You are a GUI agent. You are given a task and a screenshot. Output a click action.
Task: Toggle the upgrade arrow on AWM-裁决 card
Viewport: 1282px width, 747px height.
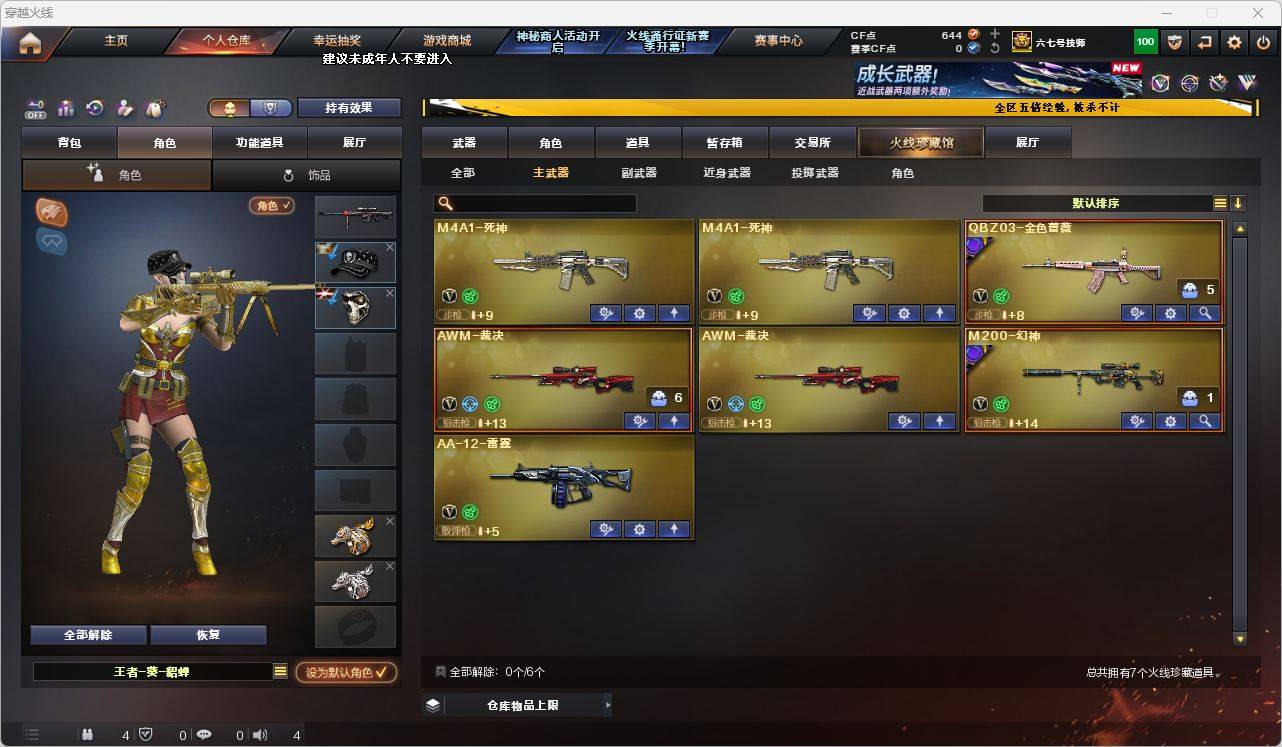pos(674,421)
